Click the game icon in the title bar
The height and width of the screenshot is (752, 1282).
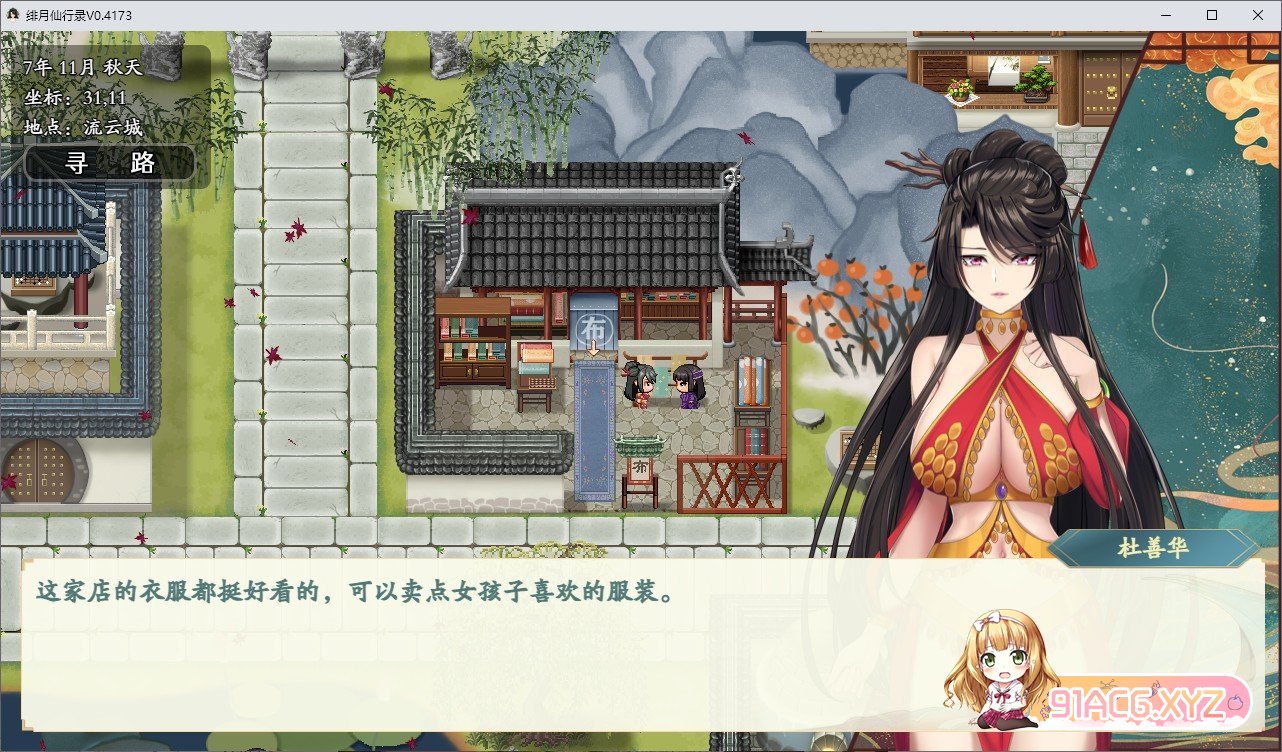point(12,14)
